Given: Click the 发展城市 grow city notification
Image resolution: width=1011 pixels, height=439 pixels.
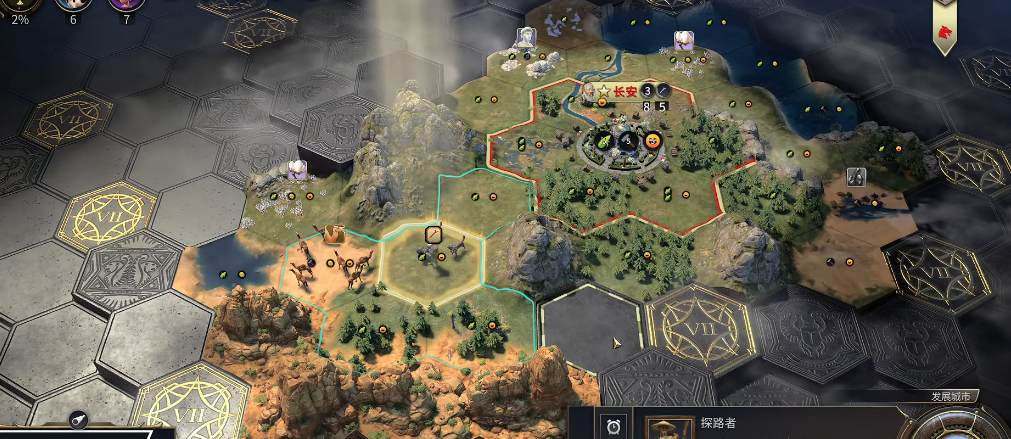Looking at the screenshot, I should [954, 397].
